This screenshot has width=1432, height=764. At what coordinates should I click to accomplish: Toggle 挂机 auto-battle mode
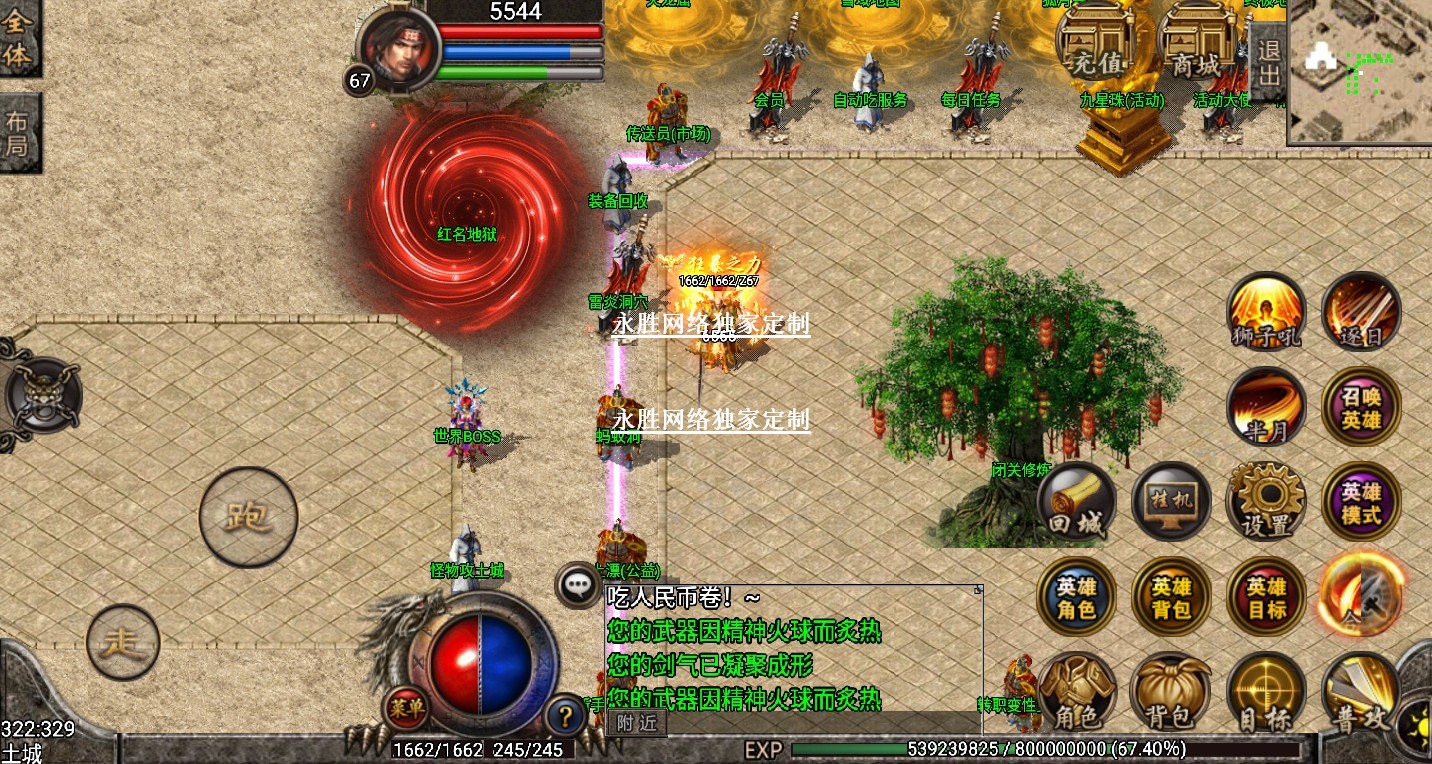[x=1171, y=501]
